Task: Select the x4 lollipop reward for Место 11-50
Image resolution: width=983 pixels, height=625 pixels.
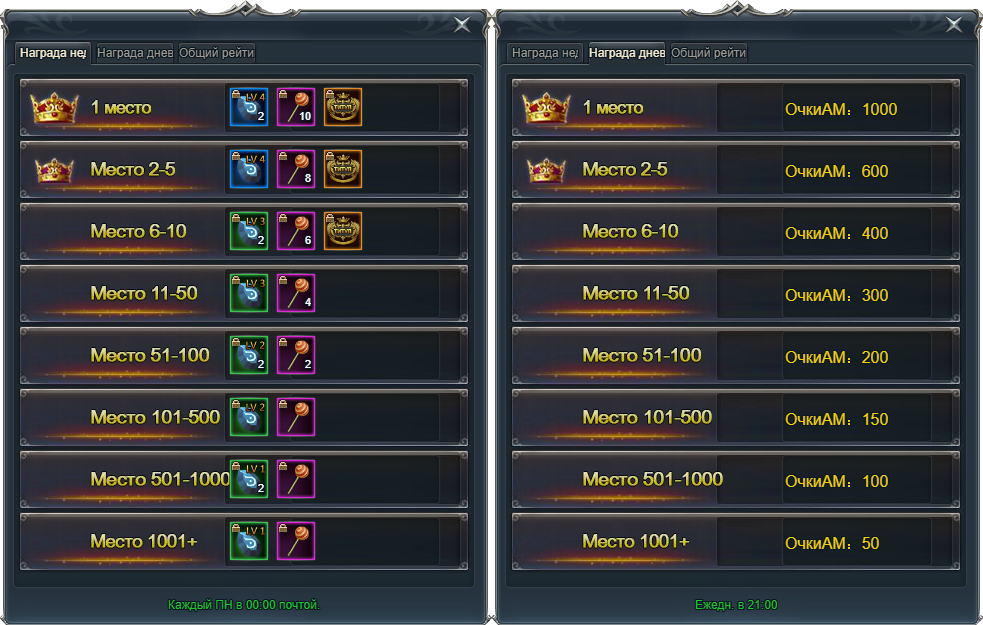Action: pos(296,294)
